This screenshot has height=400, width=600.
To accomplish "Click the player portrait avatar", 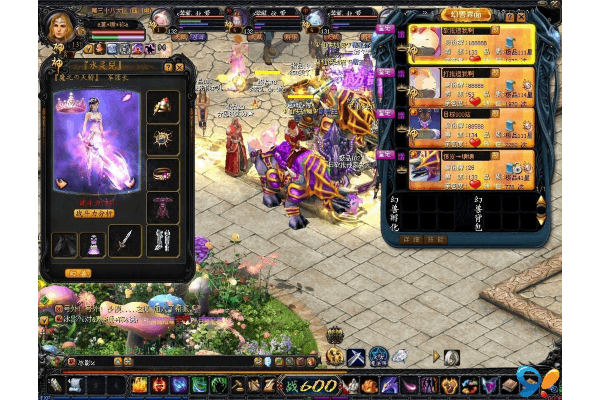I will pyautogui.click(x=58, y=22).
